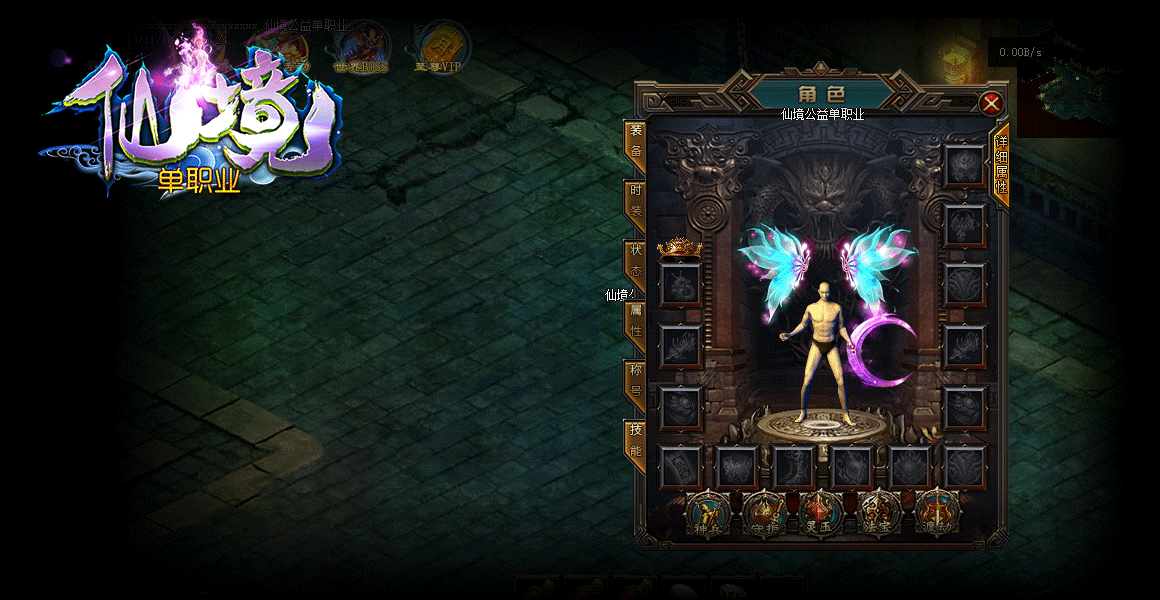This screenshot has width=1160, height=600.
Task: Select the 守护 guardian icon
Action: pos(764,514)
